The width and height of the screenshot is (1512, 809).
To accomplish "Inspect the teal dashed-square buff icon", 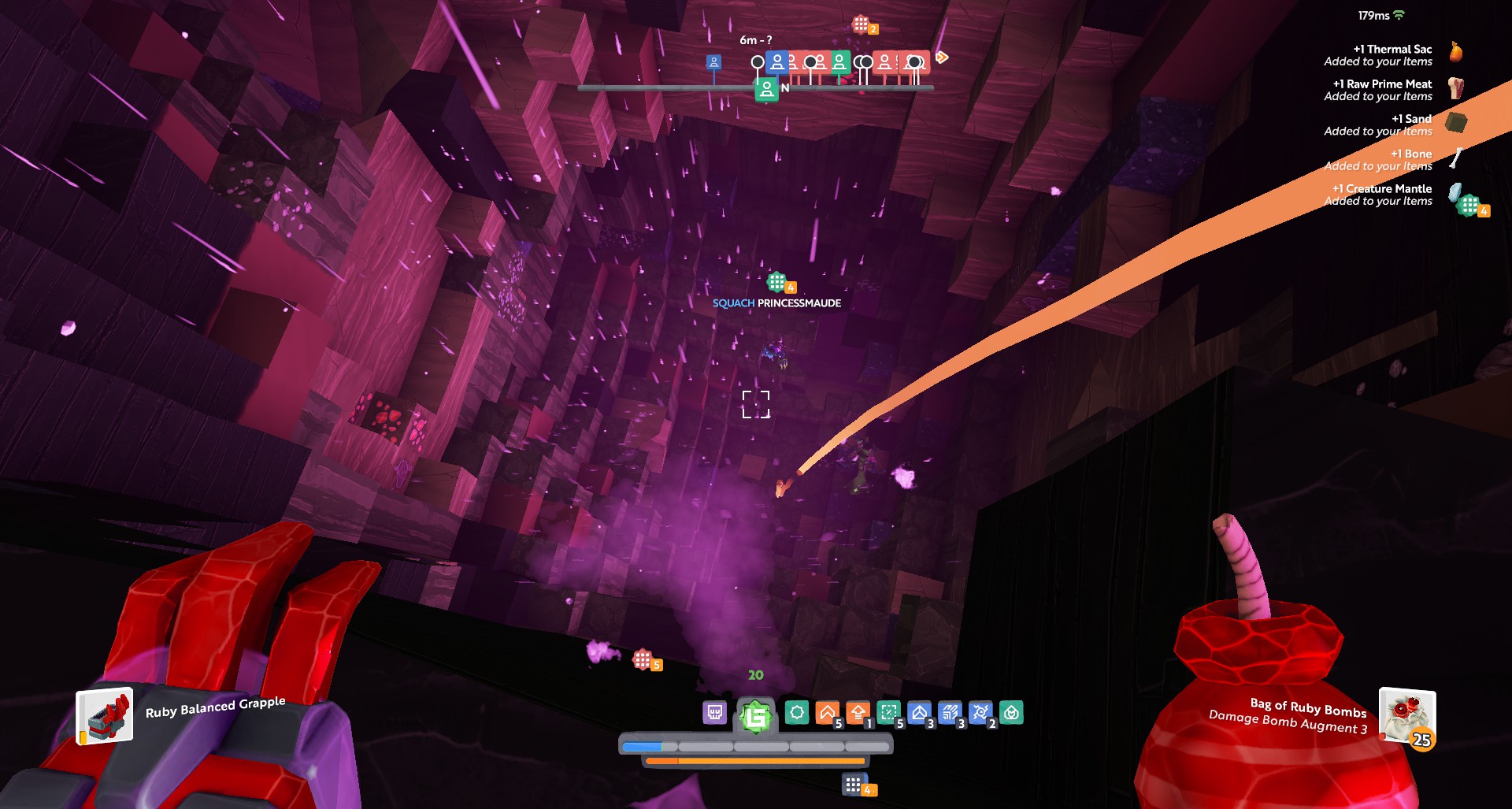I will [x=888, y=713].
